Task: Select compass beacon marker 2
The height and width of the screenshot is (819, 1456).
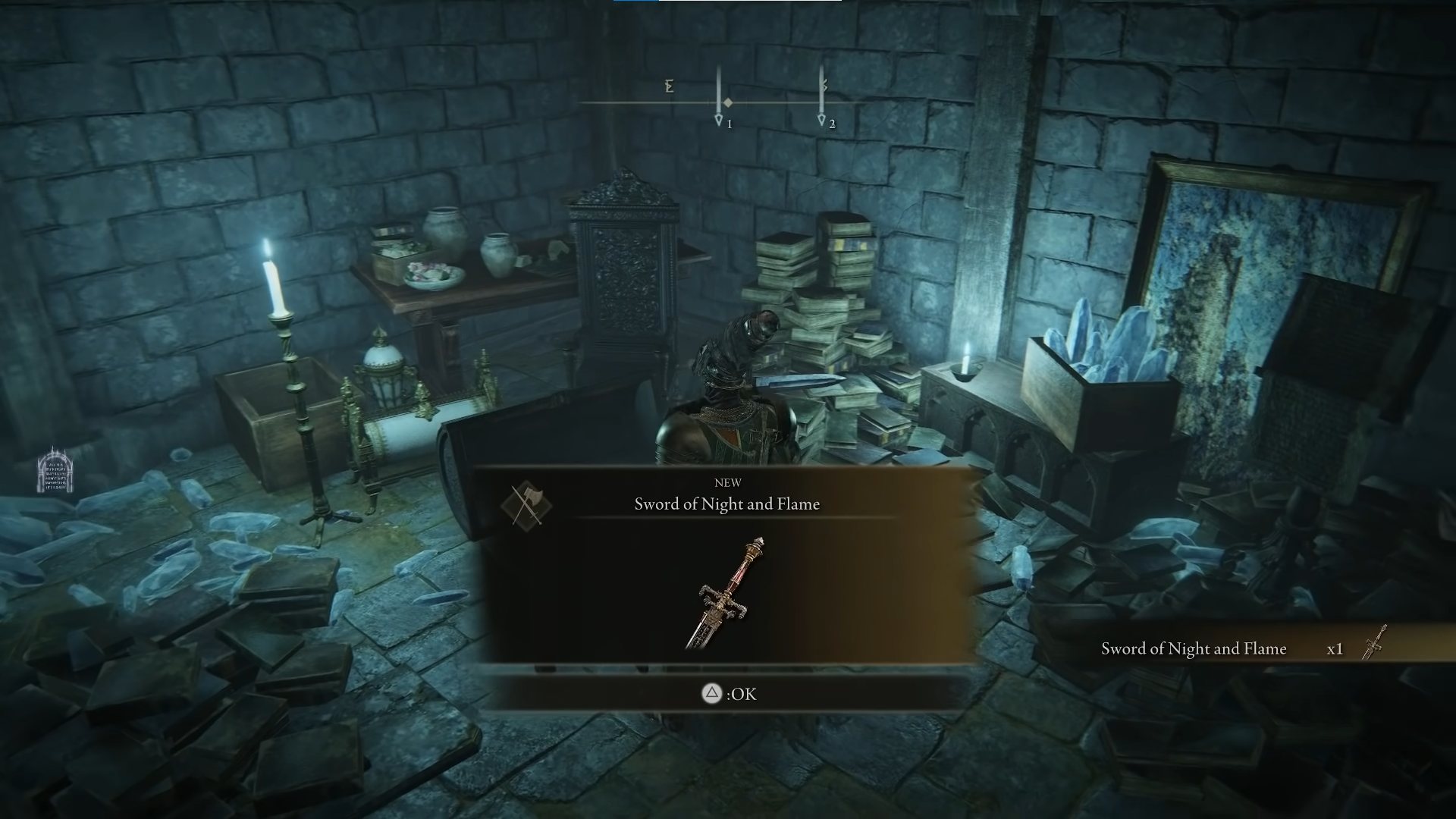Action: 821,120
